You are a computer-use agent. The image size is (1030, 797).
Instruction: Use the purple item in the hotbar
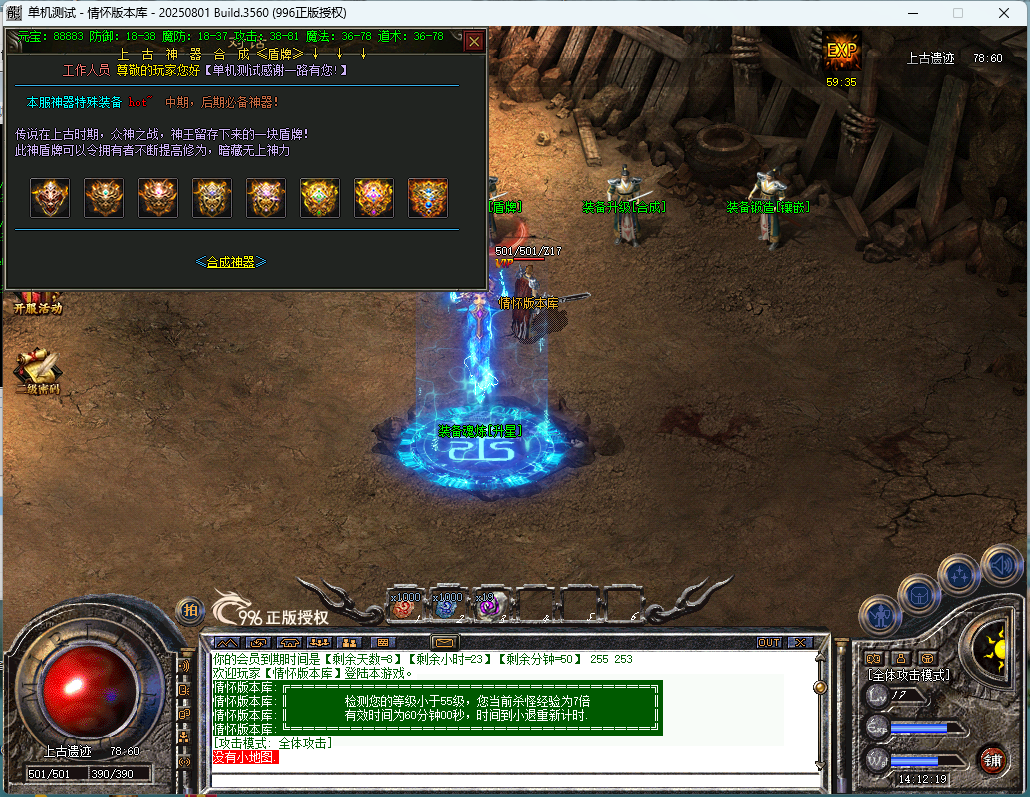tap(490, 603)
